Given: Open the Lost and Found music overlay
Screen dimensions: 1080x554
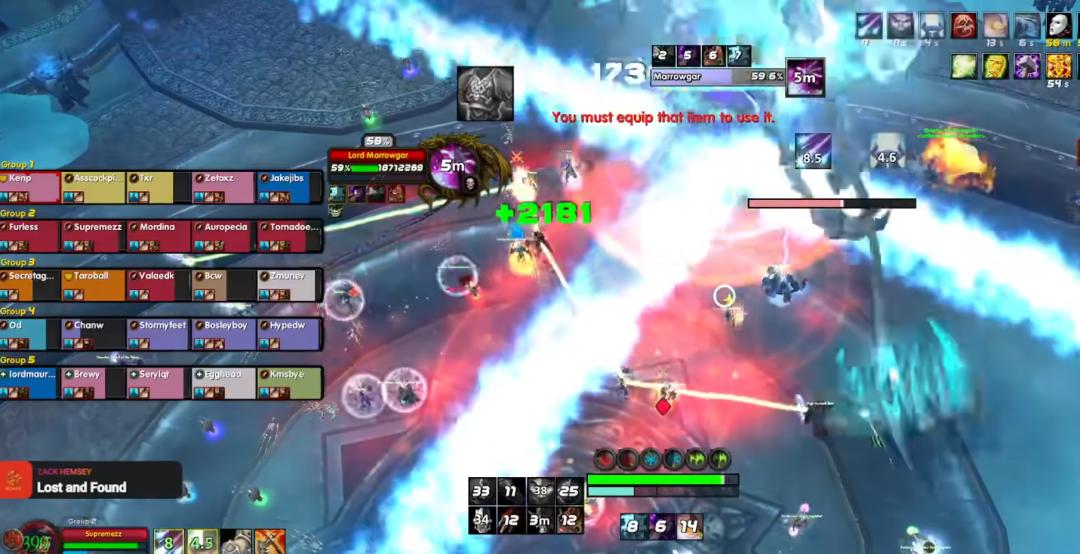Looking at the screenshot, I should tap(90, 481).
